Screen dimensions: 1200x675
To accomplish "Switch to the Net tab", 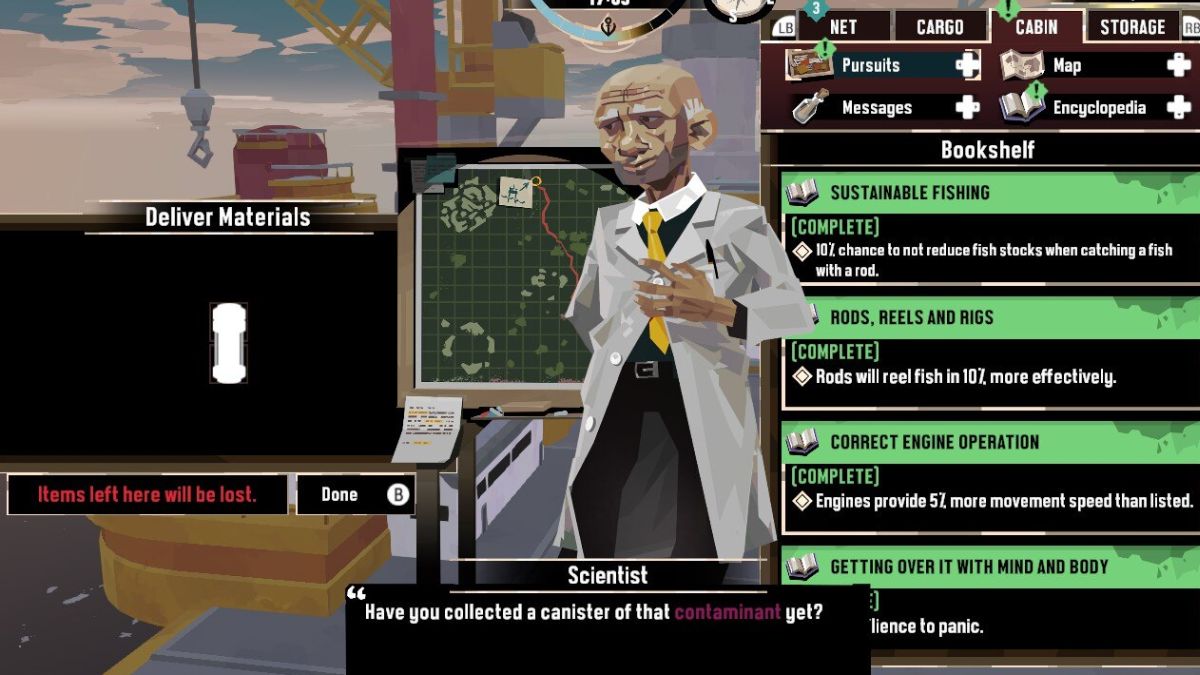I will [842, 27].
